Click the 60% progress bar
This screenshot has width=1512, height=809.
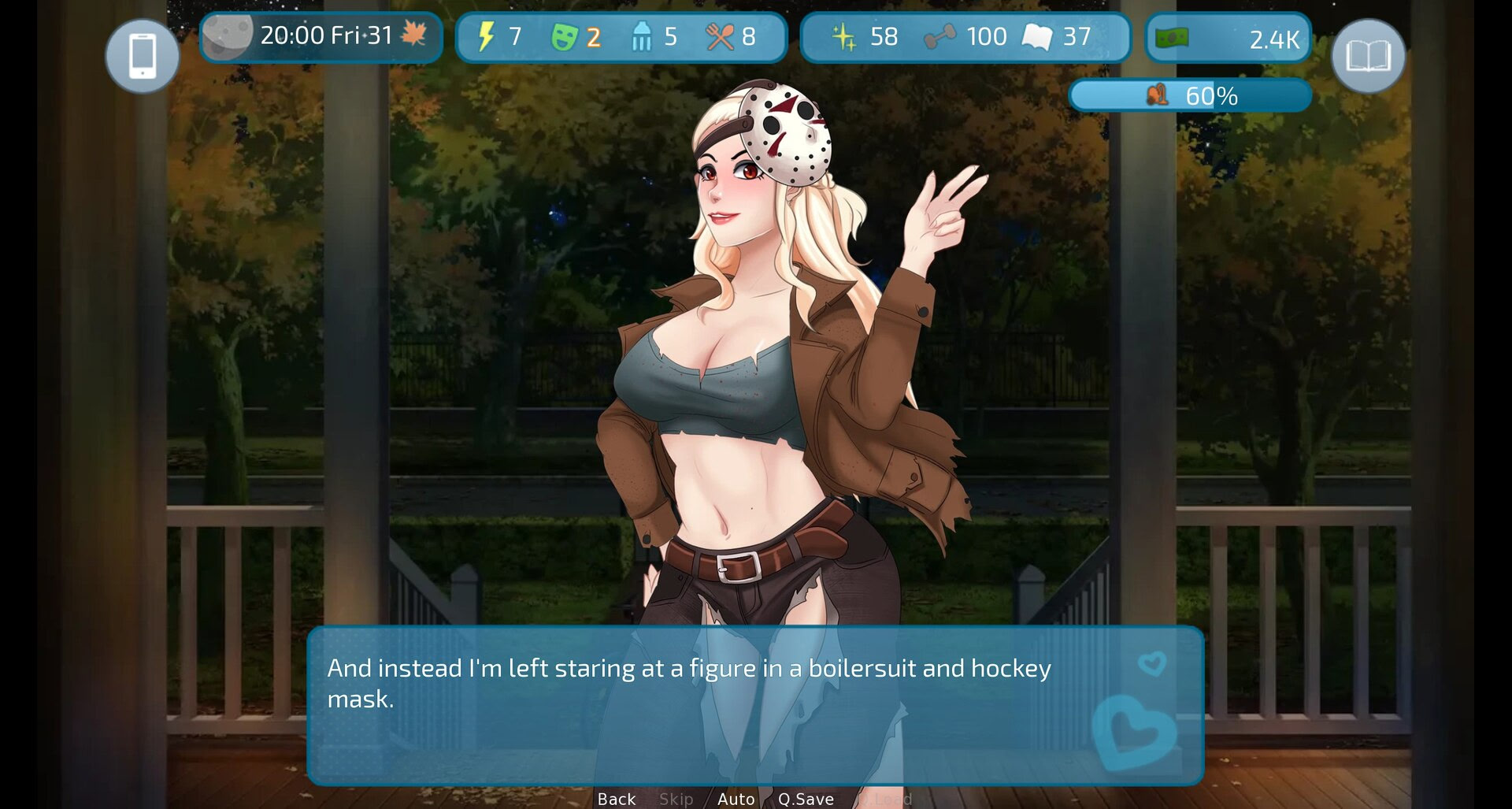[1189, 96]
